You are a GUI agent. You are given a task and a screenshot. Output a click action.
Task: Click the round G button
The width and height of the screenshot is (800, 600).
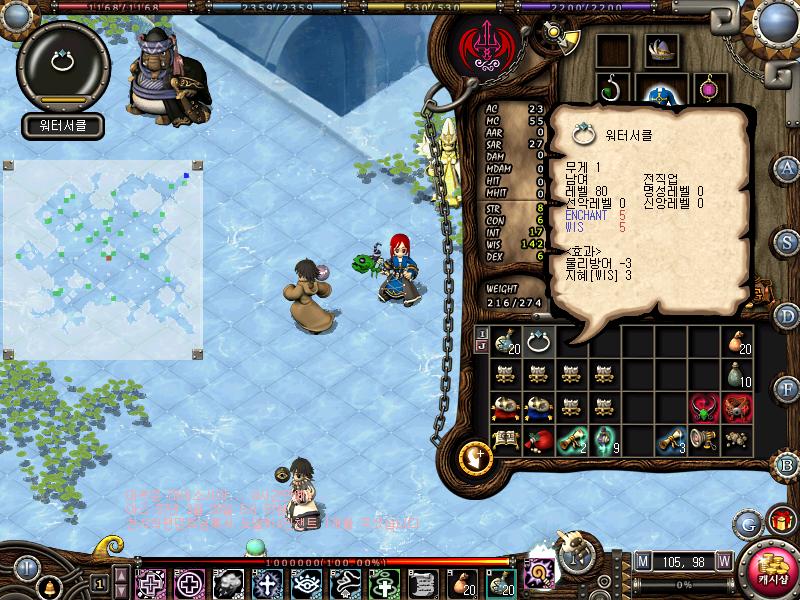click(x=748, y=523)
